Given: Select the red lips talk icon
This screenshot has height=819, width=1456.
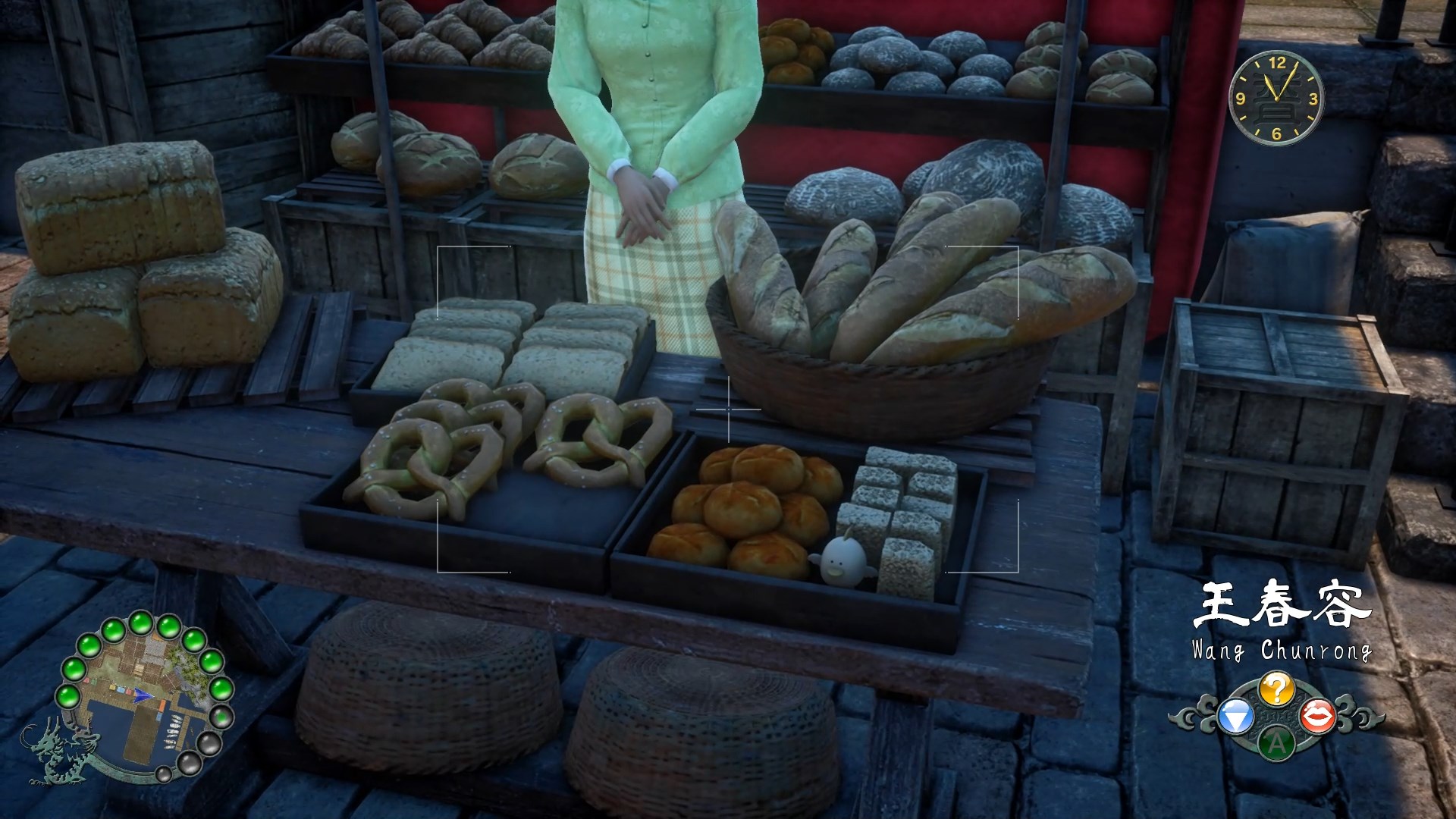Looking at the screenshot, I should 1317,716.
